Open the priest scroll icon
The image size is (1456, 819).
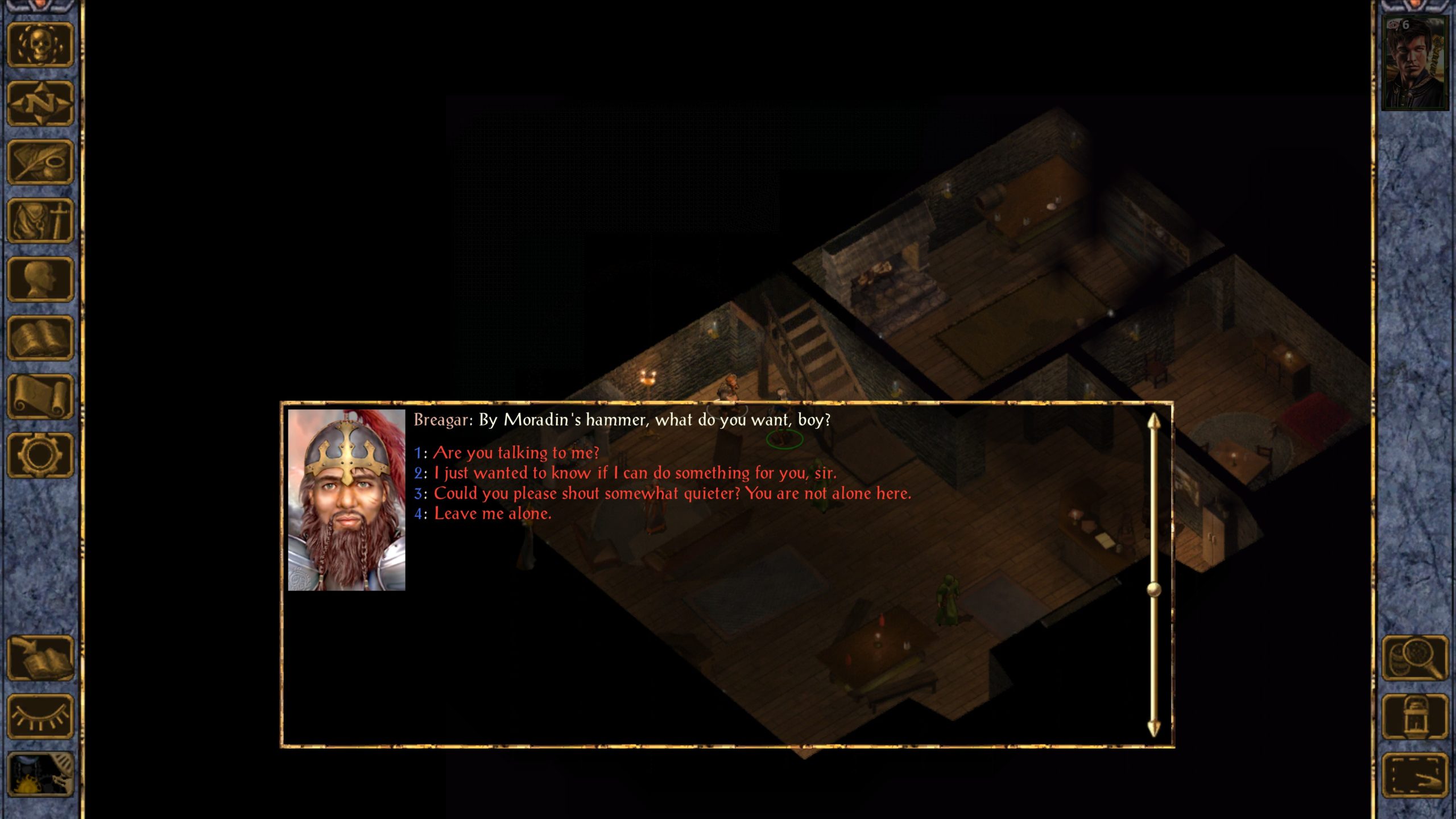(x=40, y=396)
